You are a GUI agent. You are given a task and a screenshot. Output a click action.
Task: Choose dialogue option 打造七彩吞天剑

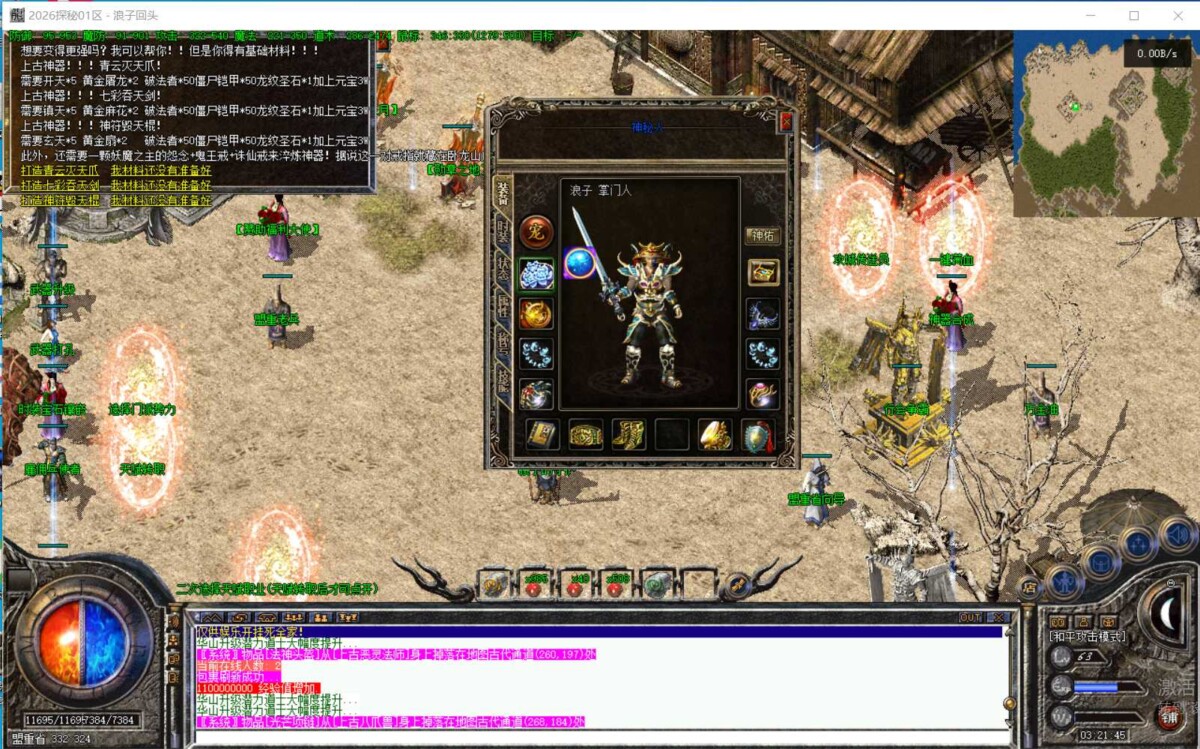click(x=60, y=185)
